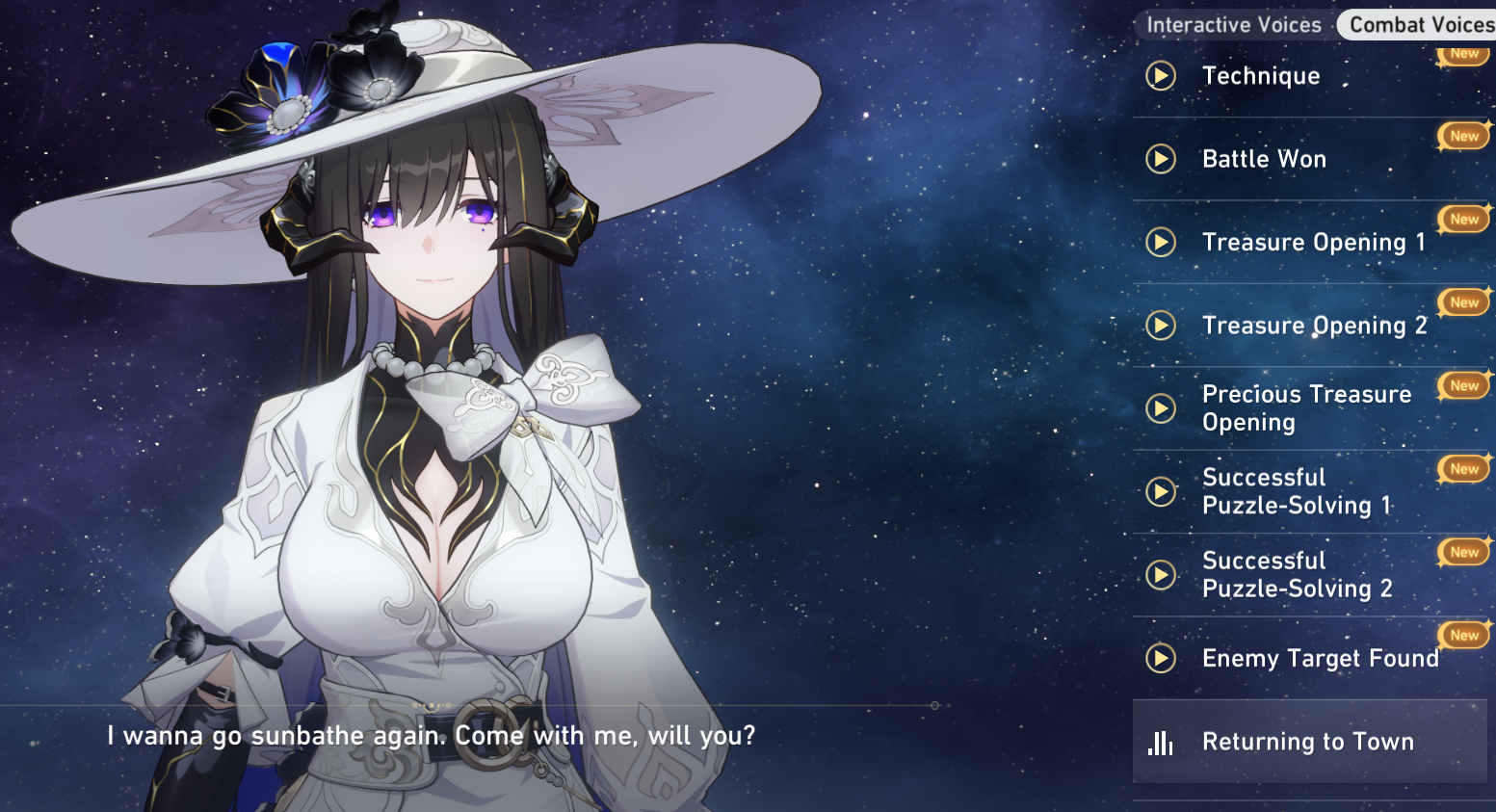Play the Technique voice line
The height and width of the screenshot is (812, 1496).
coord(1161,76)
